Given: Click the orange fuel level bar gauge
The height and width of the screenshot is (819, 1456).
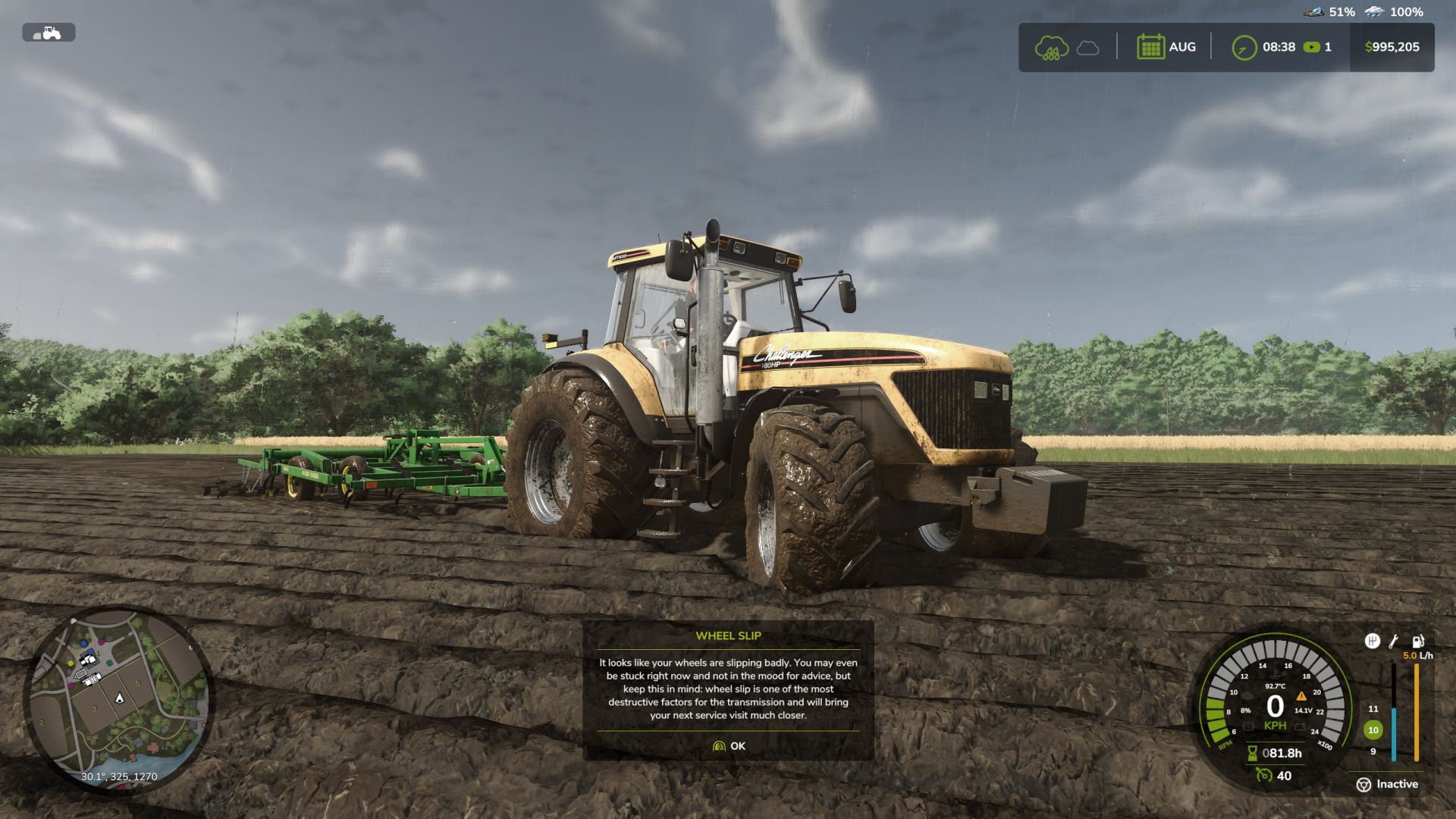Looking at the screenshot, I should point(1416,713).
